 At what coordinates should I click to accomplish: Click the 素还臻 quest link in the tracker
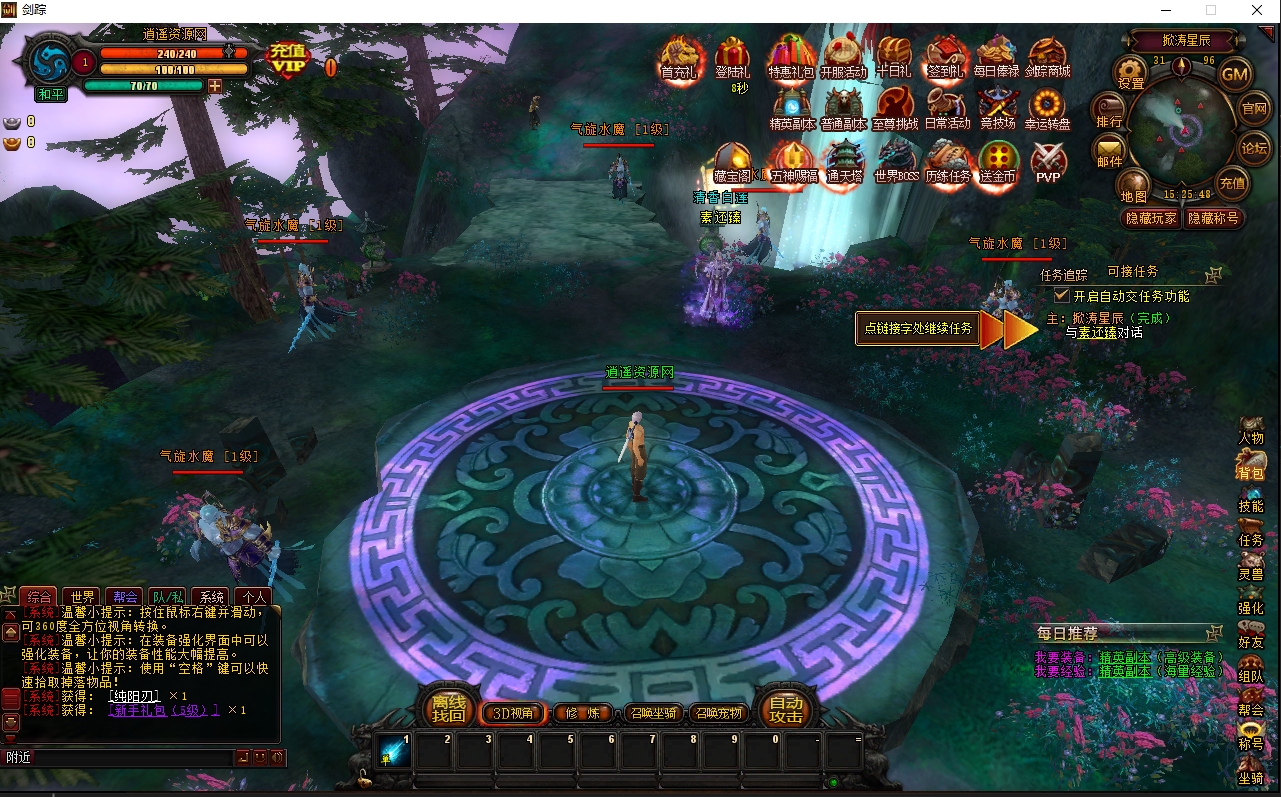tap(1097, 332)
